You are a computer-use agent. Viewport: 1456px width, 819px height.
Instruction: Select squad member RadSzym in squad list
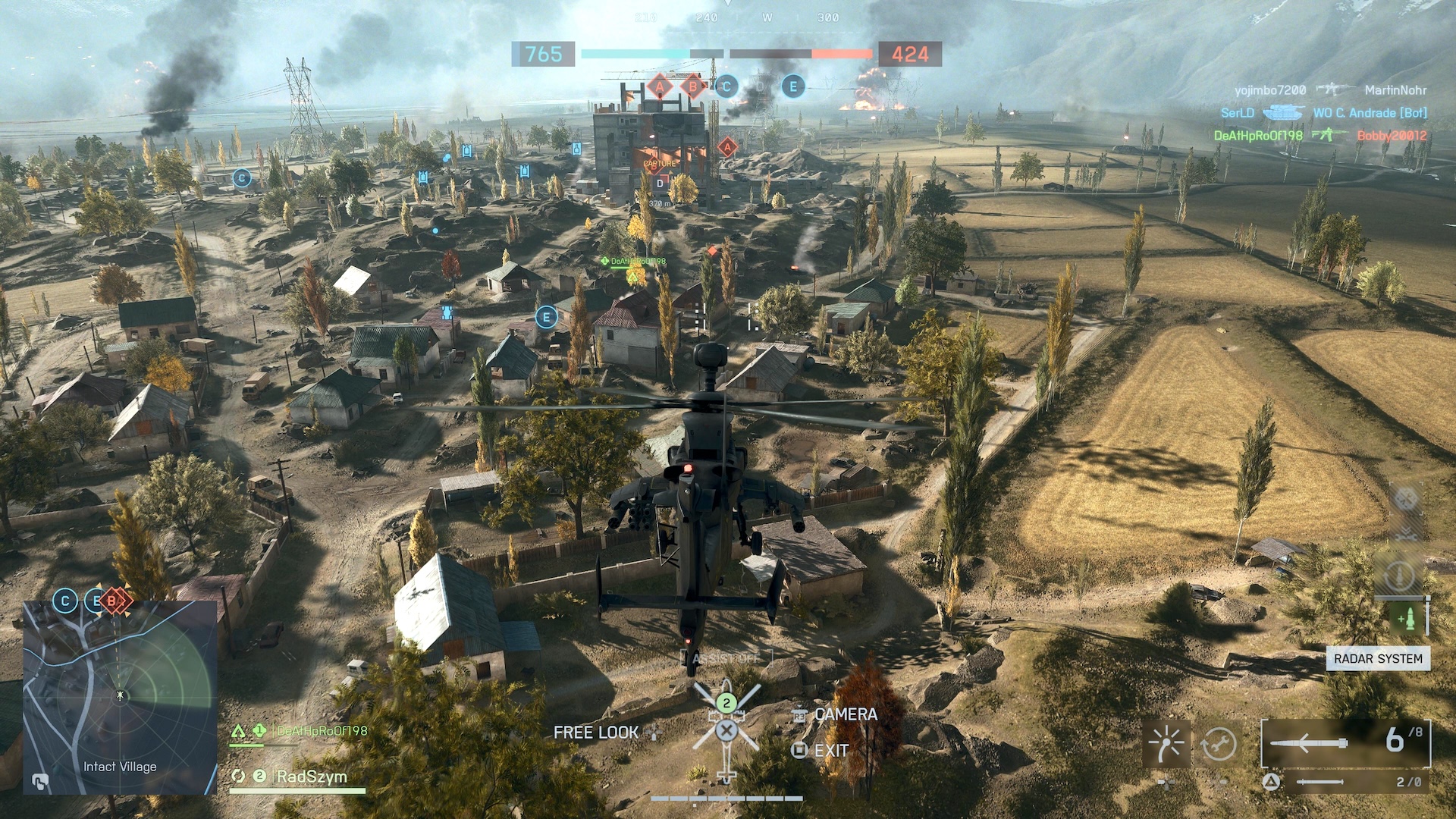point(311,777)
